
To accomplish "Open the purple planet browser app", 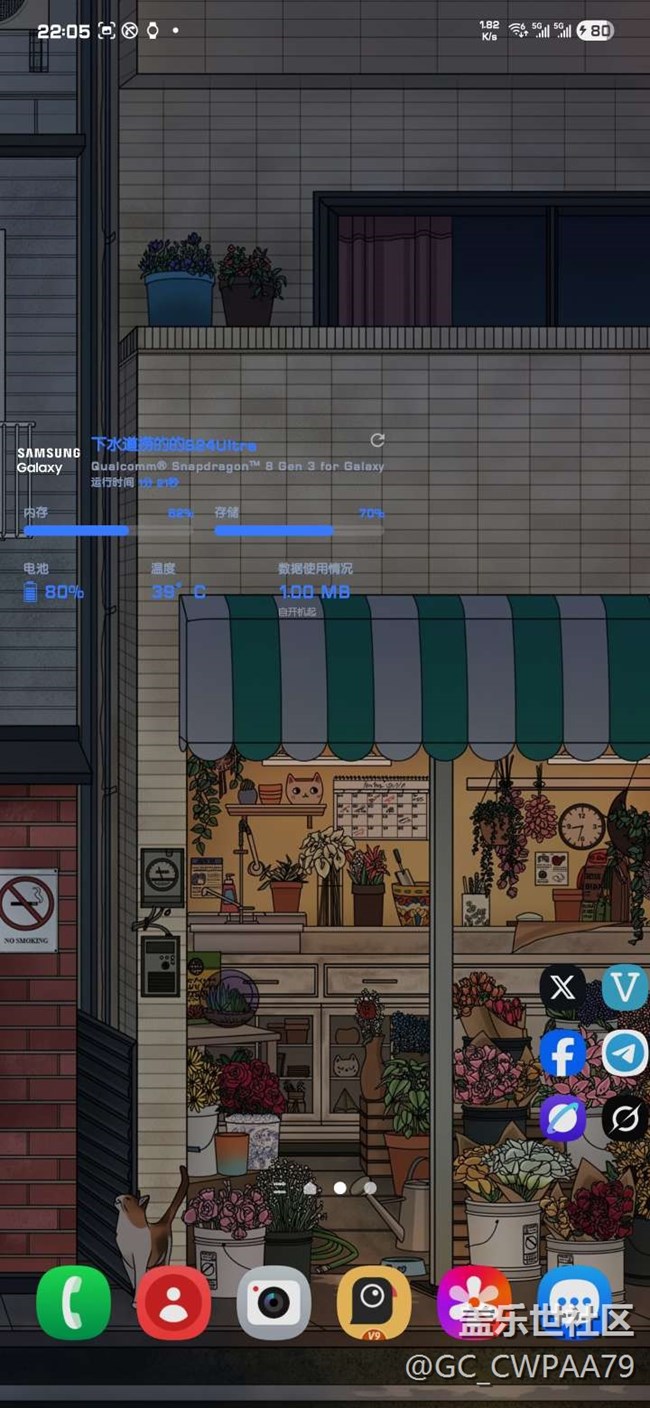I will 563,1118.
